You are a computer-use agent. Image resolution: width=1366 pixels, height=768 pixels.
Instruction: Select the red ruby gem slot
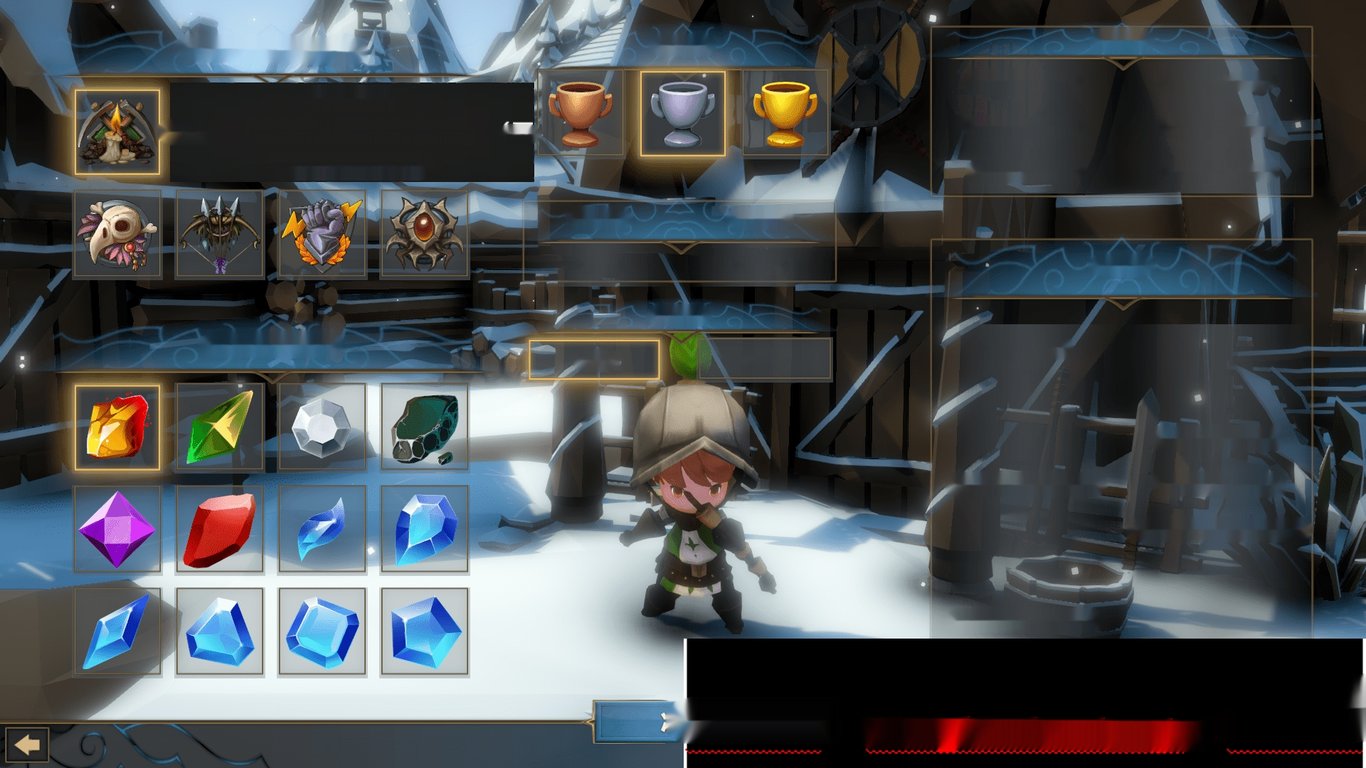(x=220, y=529)
